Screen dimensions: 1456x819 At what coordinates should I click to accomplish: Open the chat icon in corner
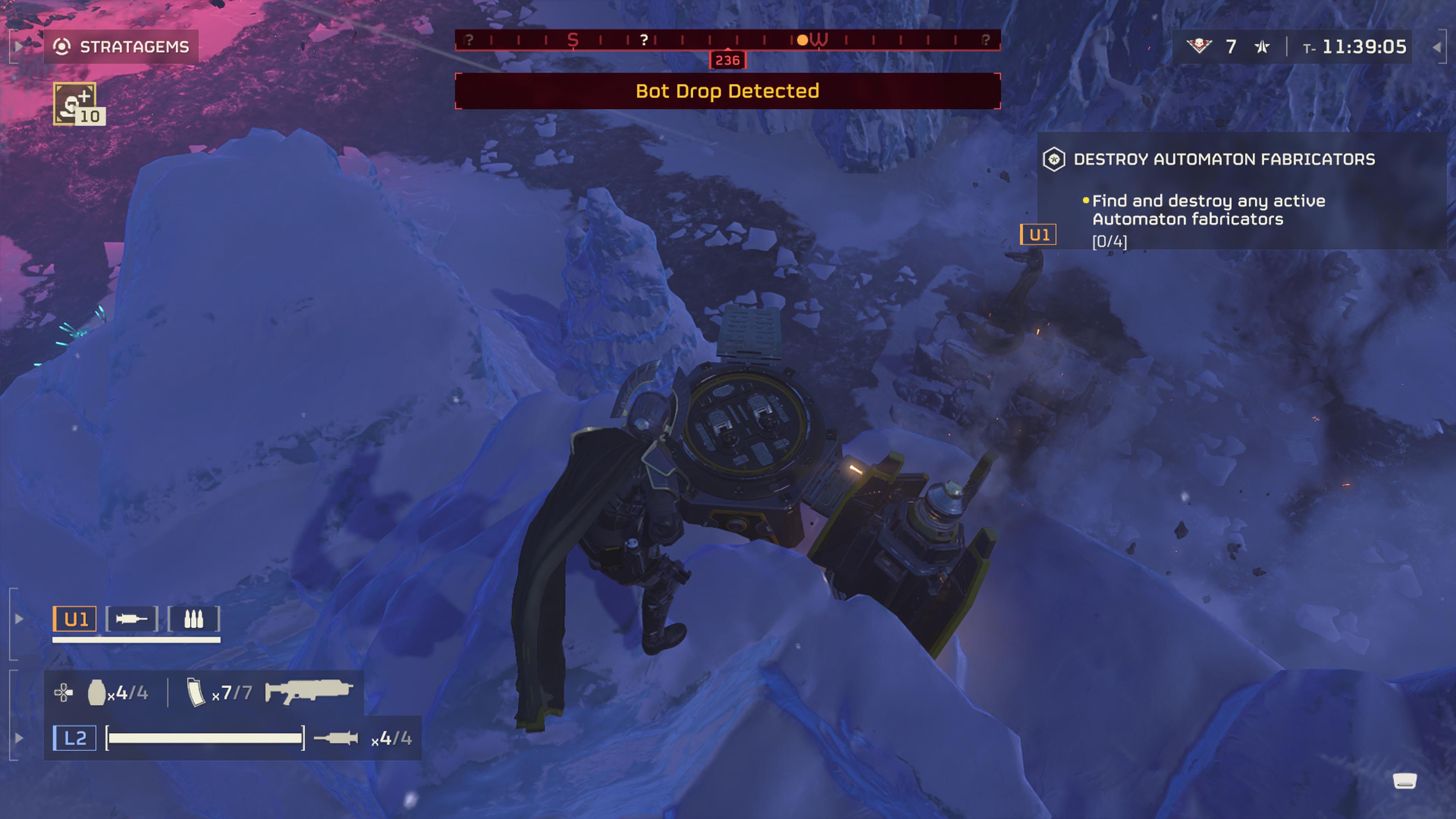tap(1404, 781)
